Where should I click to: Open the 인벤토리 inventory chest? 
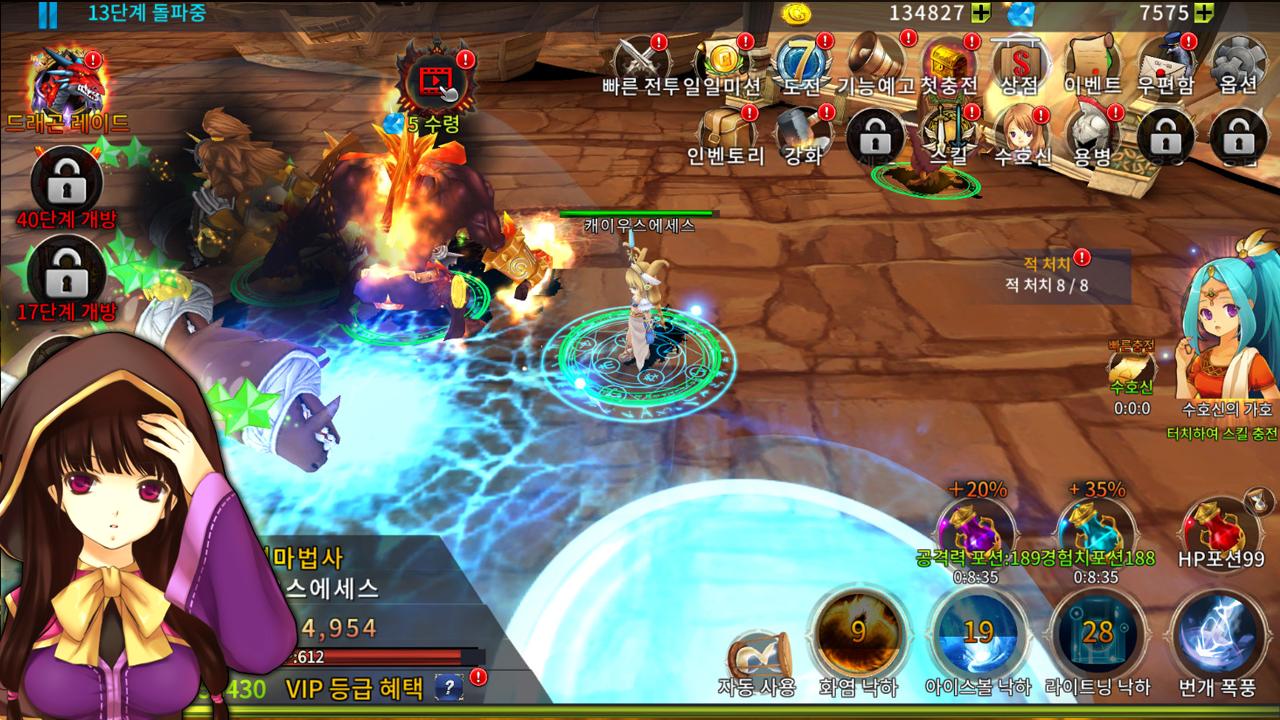click(x=726, y=135)
